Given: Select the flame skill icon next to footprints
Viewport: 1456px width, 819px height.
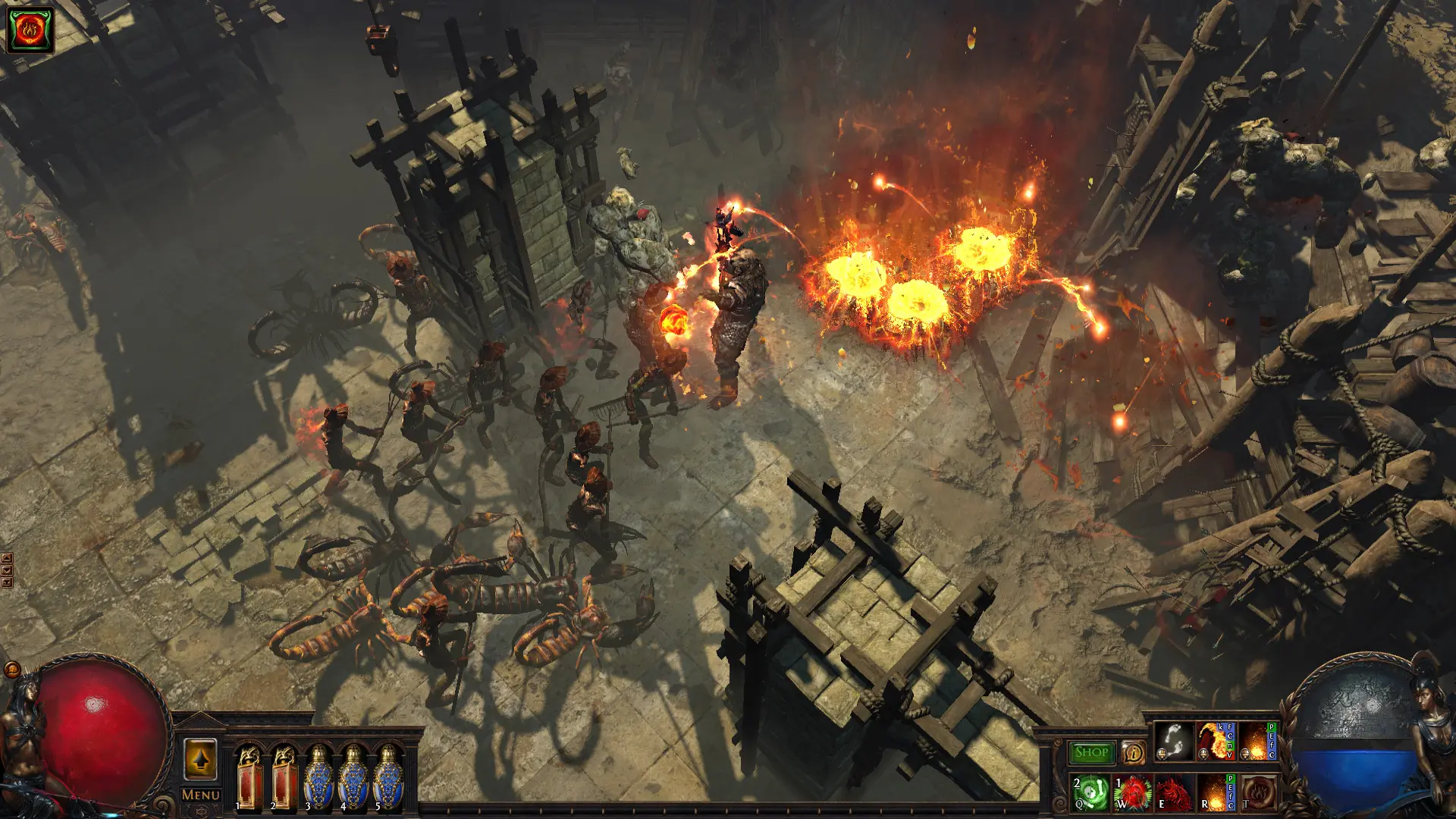Looking at the screenshot, I should pos(1217,741).
